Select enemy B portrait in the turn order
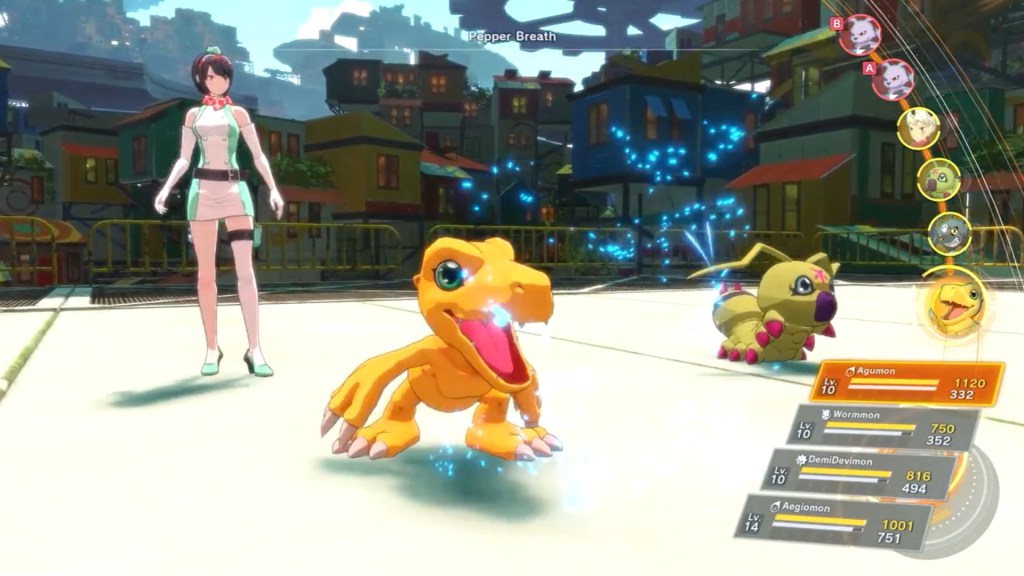Screen dimensions: 1024x576 coord(859,34)
